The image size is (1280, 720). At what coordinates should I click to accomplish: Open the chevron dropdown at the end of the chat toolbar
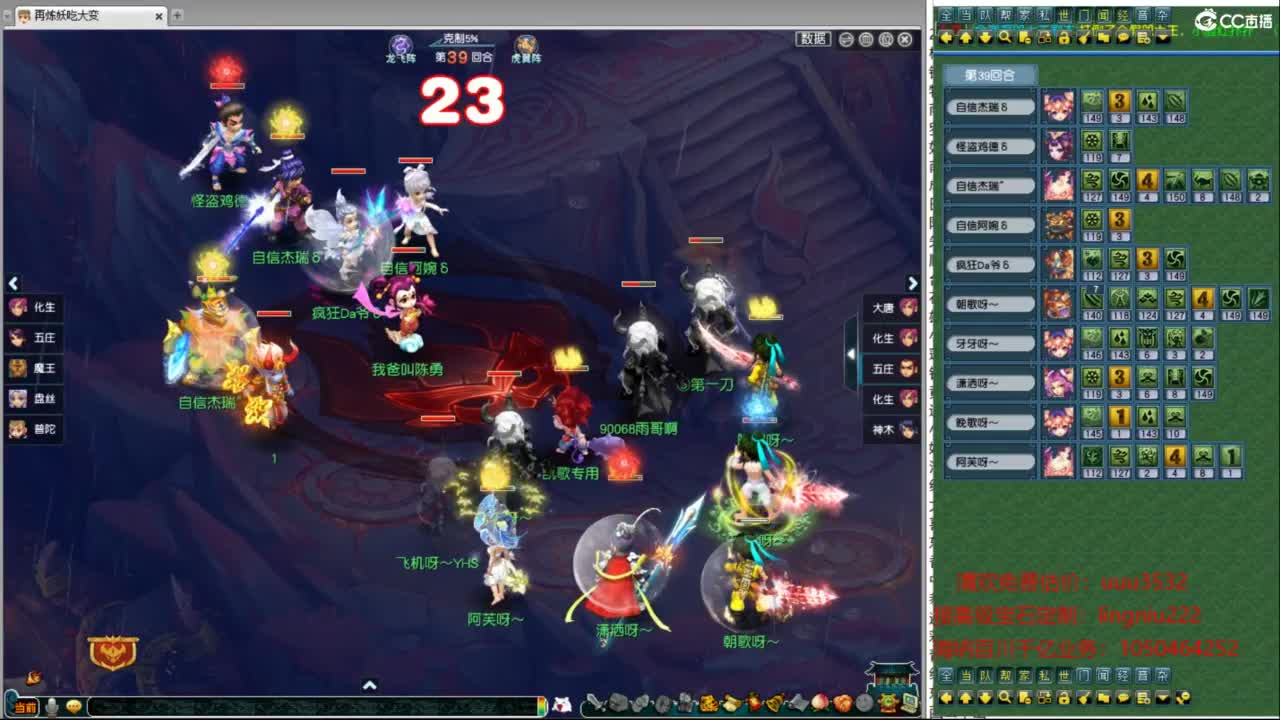1160,37
